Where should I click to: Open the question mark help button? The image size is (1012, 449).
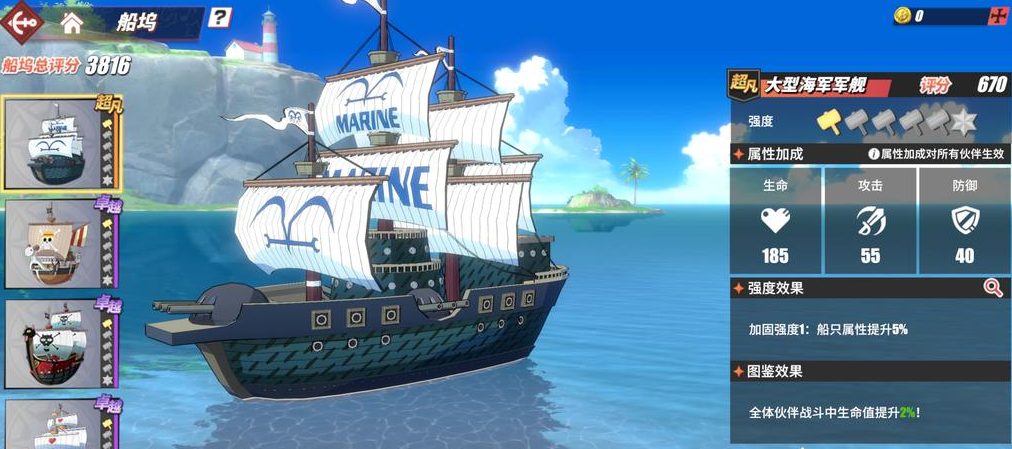pos(221,17)
